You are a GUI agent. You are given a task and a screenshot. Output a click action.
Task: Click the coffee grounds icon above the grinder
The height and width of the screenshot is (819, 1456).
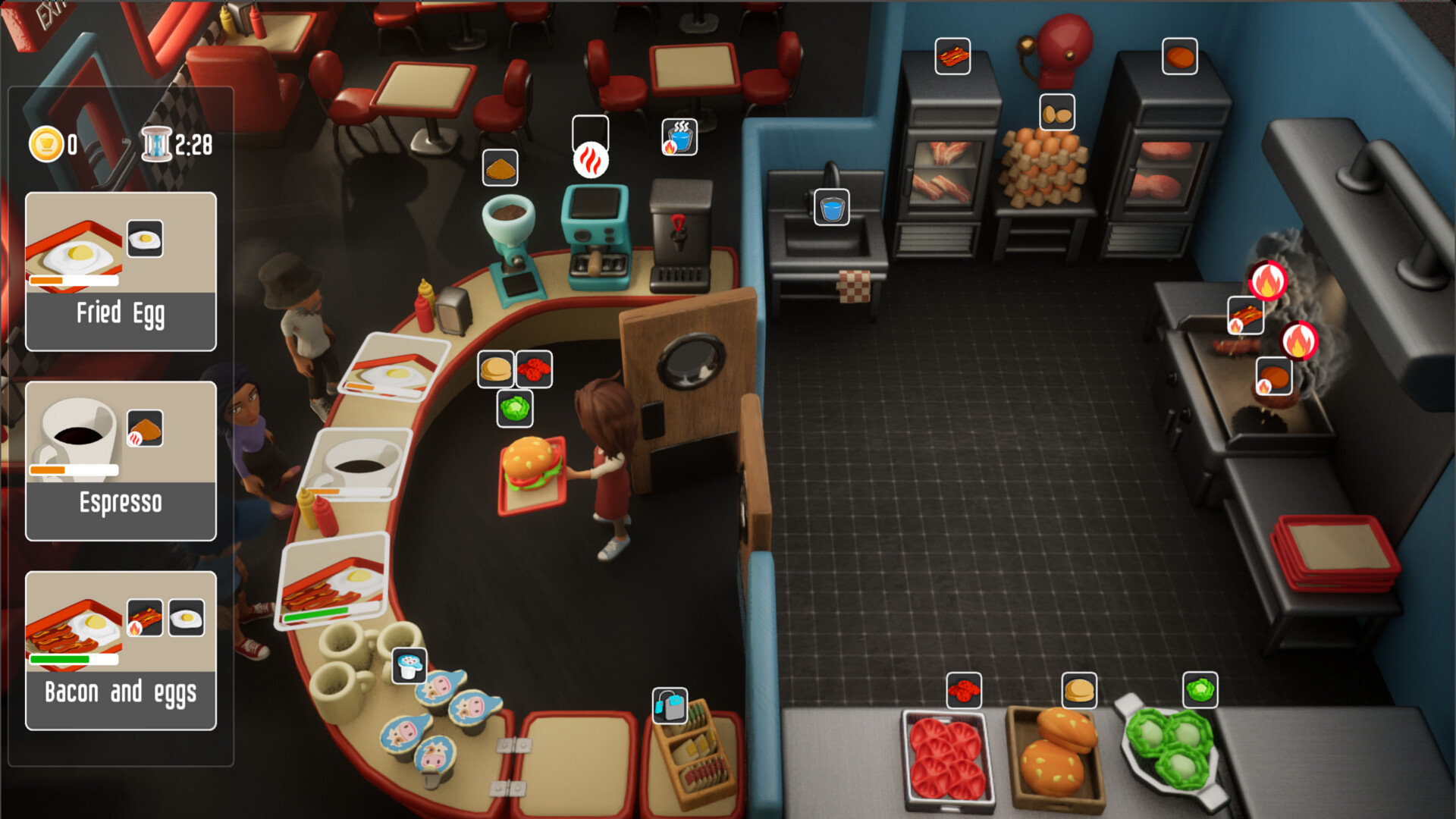pos(500,168)
